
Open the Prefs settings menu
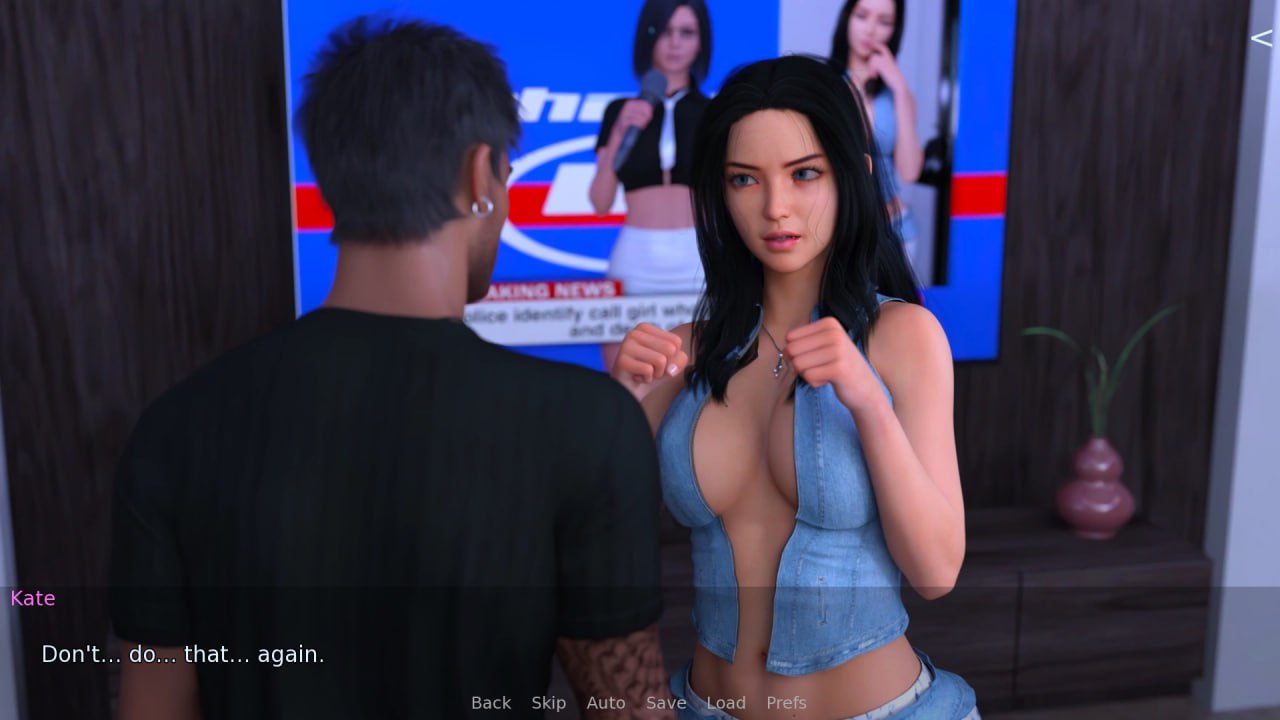[786, 703]
